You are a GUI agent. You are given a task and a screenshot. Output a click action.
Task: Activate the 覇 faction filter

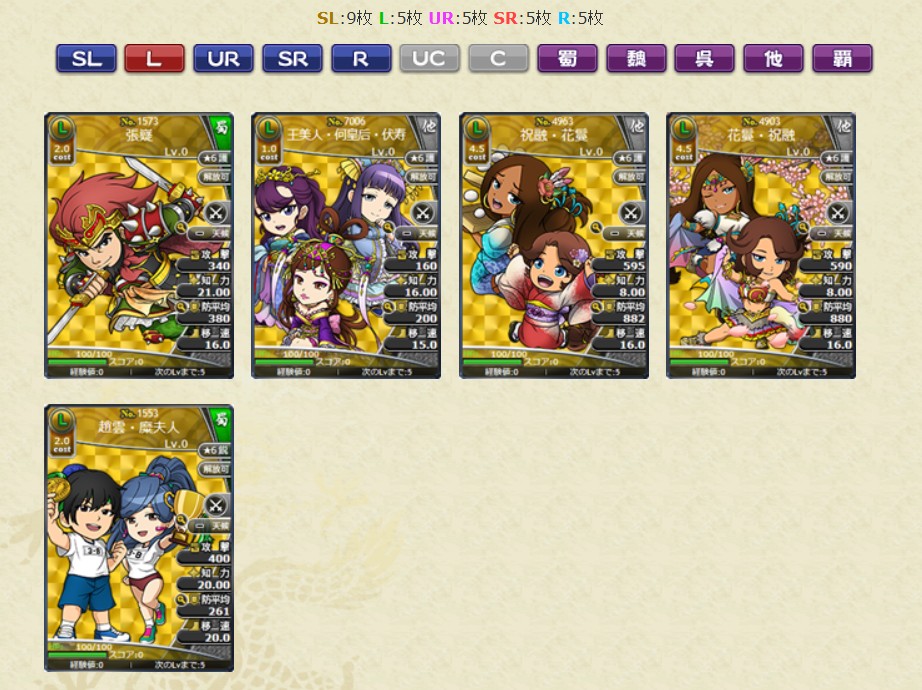[842, 59]
